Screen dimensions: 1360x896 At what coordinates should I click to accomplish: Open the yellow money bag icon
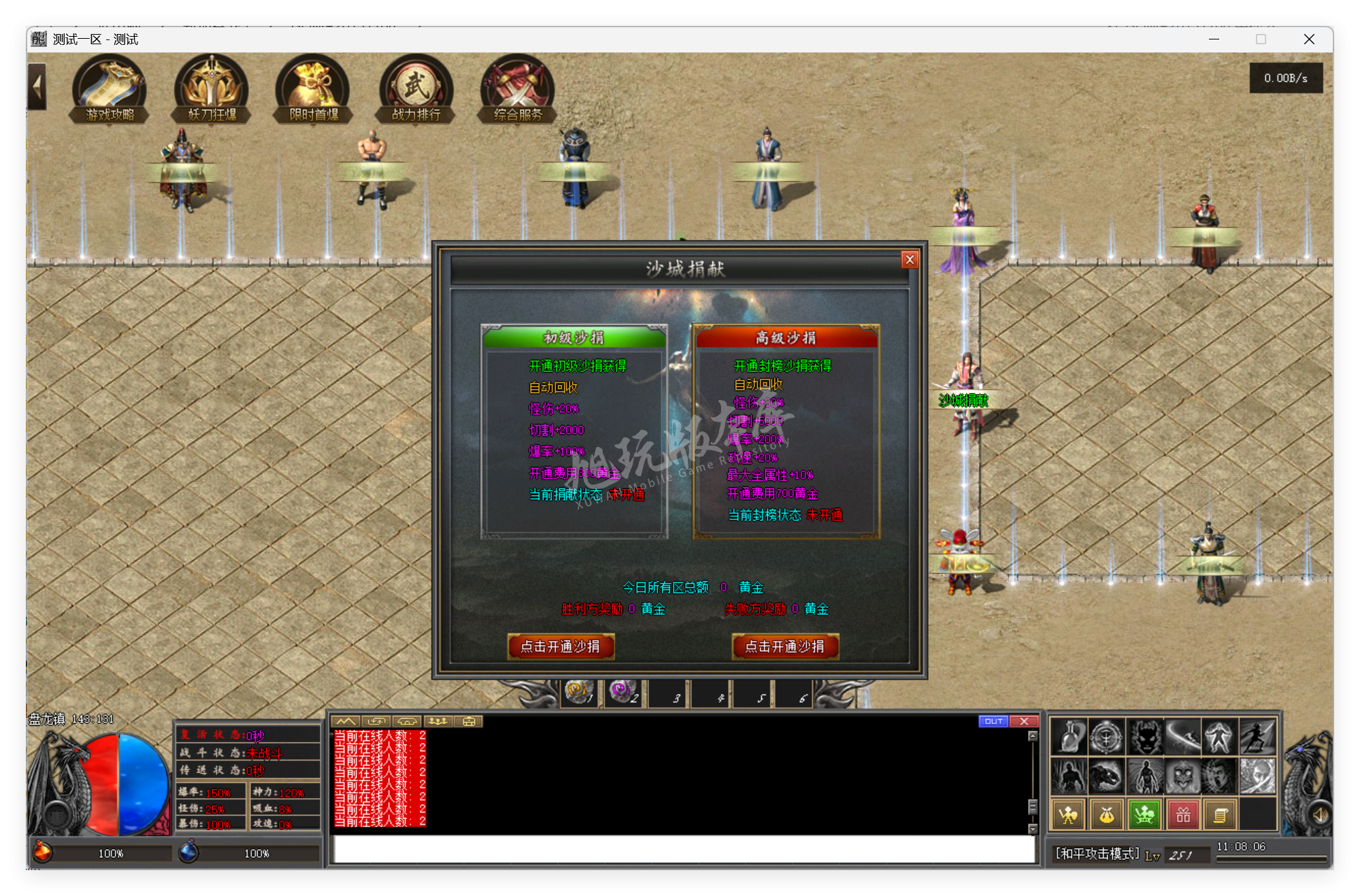coord(1106,814)
